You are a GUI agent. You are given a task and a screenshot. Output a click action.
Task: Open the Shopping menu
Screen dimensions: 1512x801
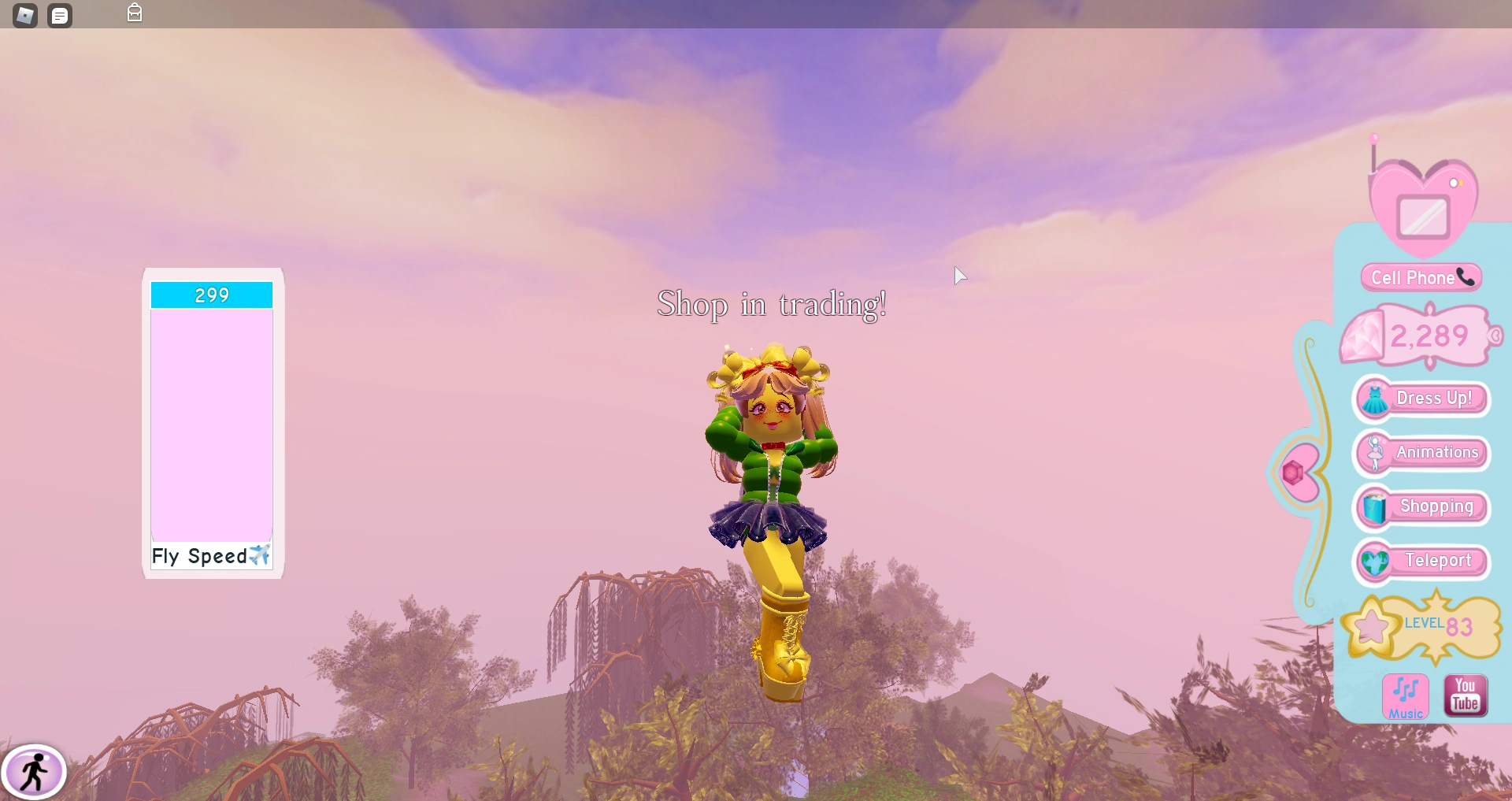1436,507
